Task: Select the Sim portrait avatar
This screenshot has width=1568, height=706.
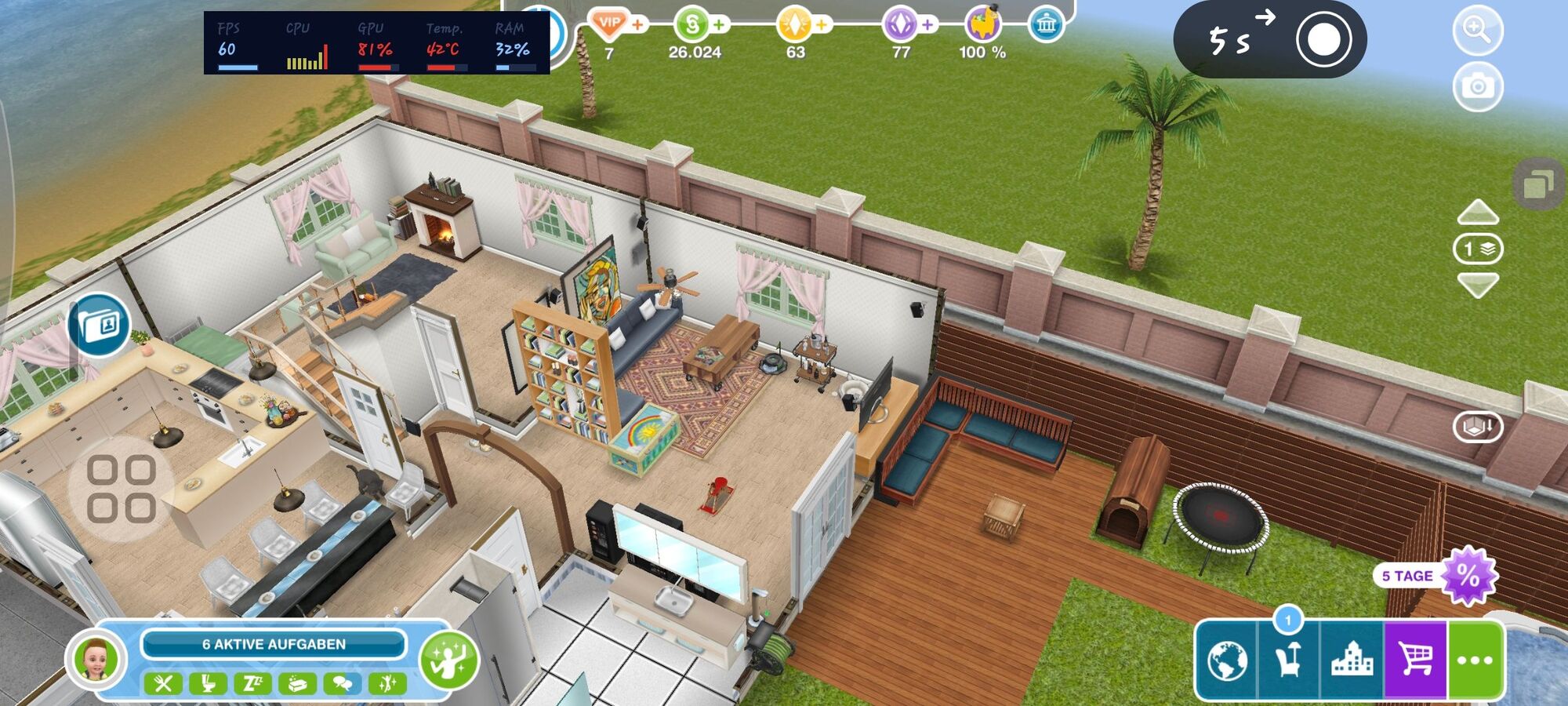Action: click(96, 660)
